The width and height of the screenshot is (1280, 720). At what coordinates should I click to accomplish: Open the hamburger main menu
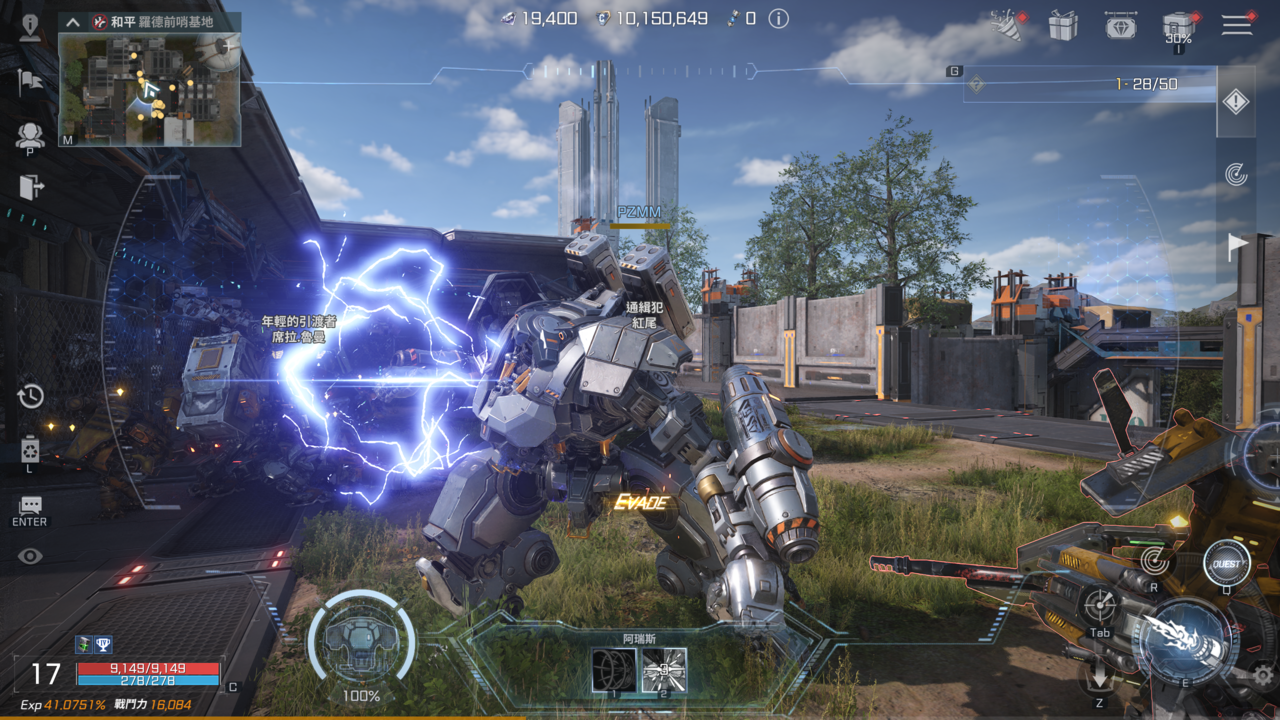point(1236,25)
